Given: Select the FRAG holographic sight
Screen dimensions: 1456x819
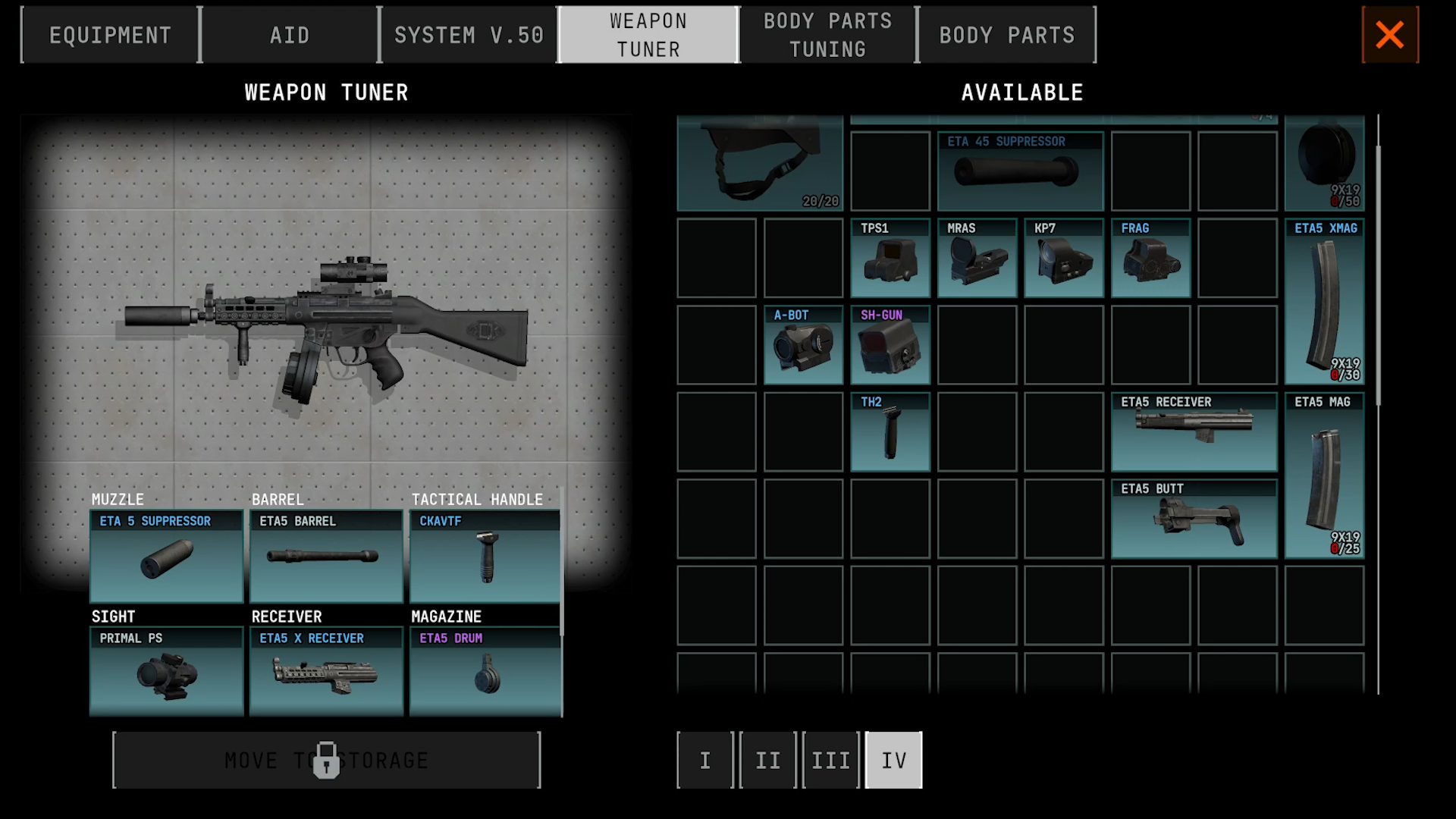Looking at the screenshot, I should tap(1150, 262).
